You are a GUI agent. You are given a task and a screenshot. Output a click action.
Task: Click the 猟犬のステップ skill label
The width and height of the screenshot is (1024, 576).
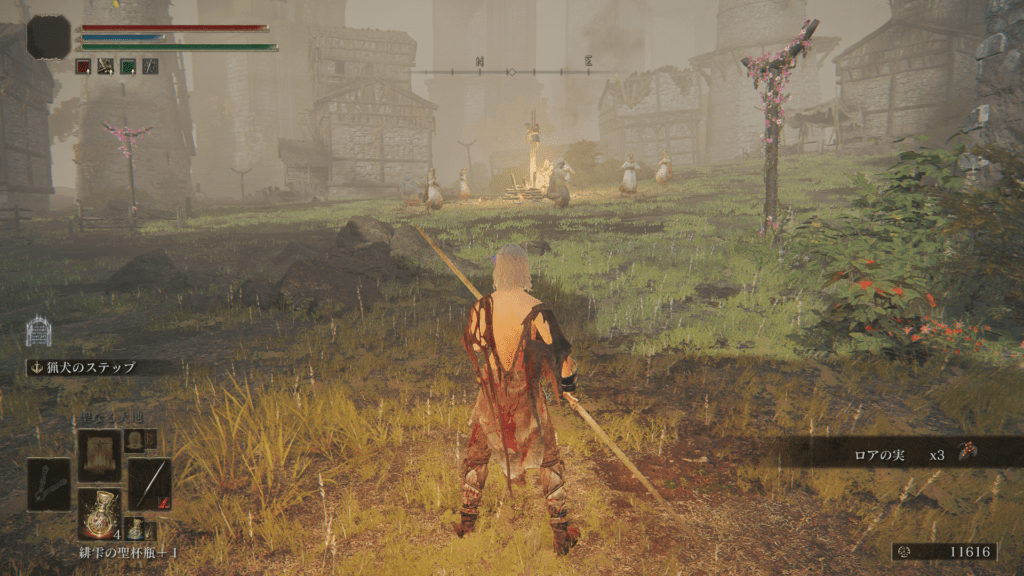(97, 367)
